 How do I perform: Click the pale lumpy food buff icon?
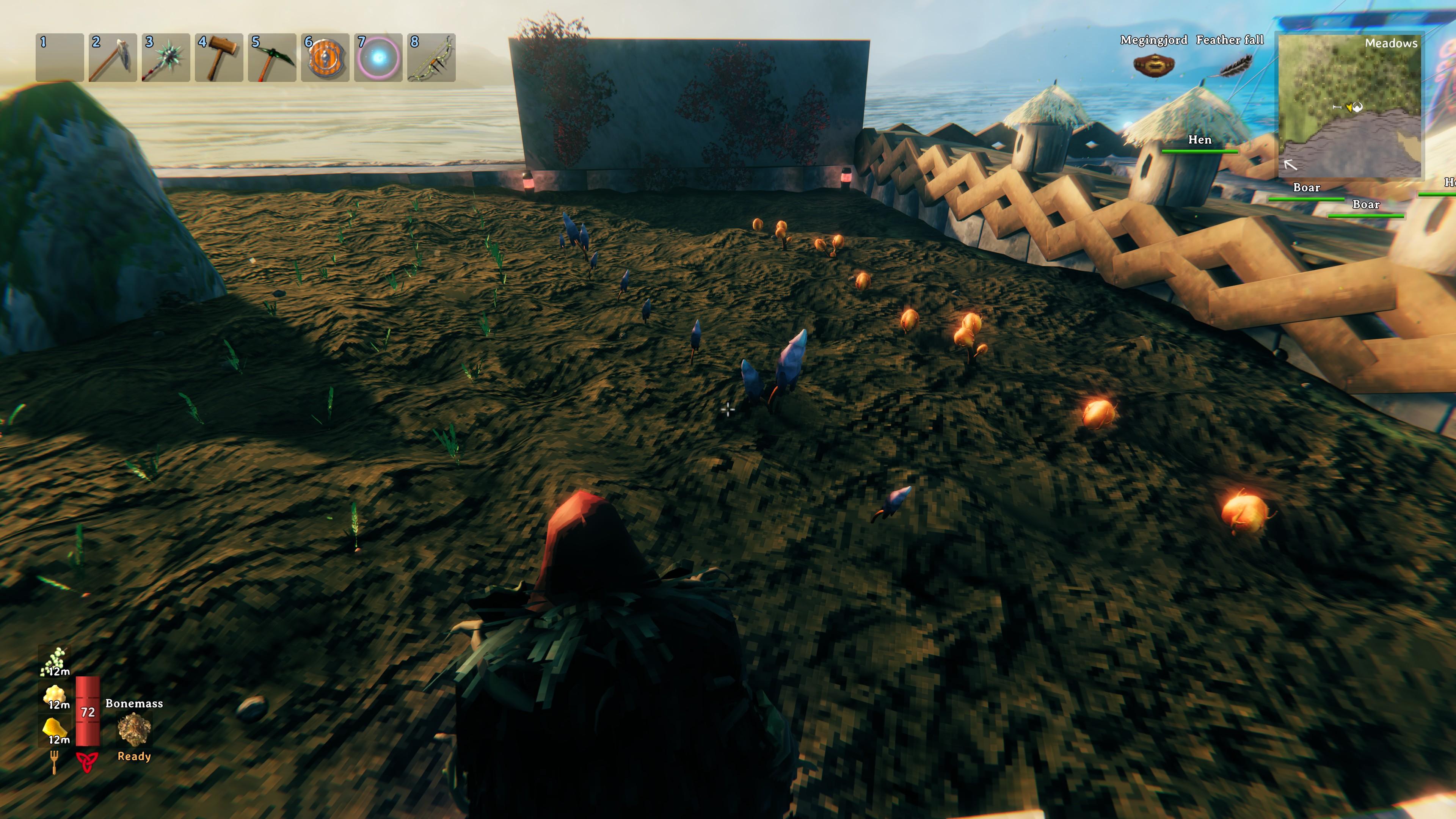[55, 695]
